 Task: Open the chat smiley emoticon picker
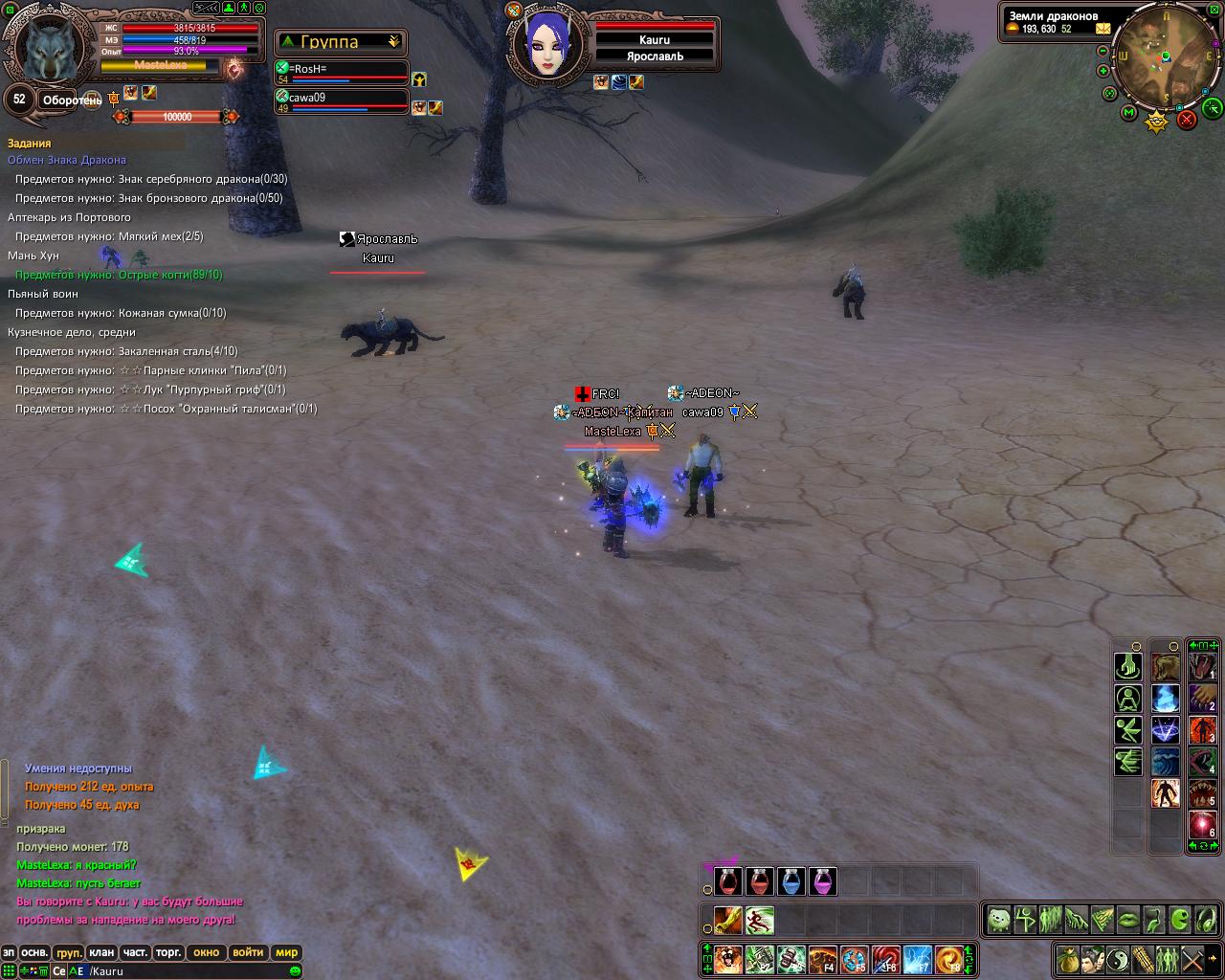295,971
